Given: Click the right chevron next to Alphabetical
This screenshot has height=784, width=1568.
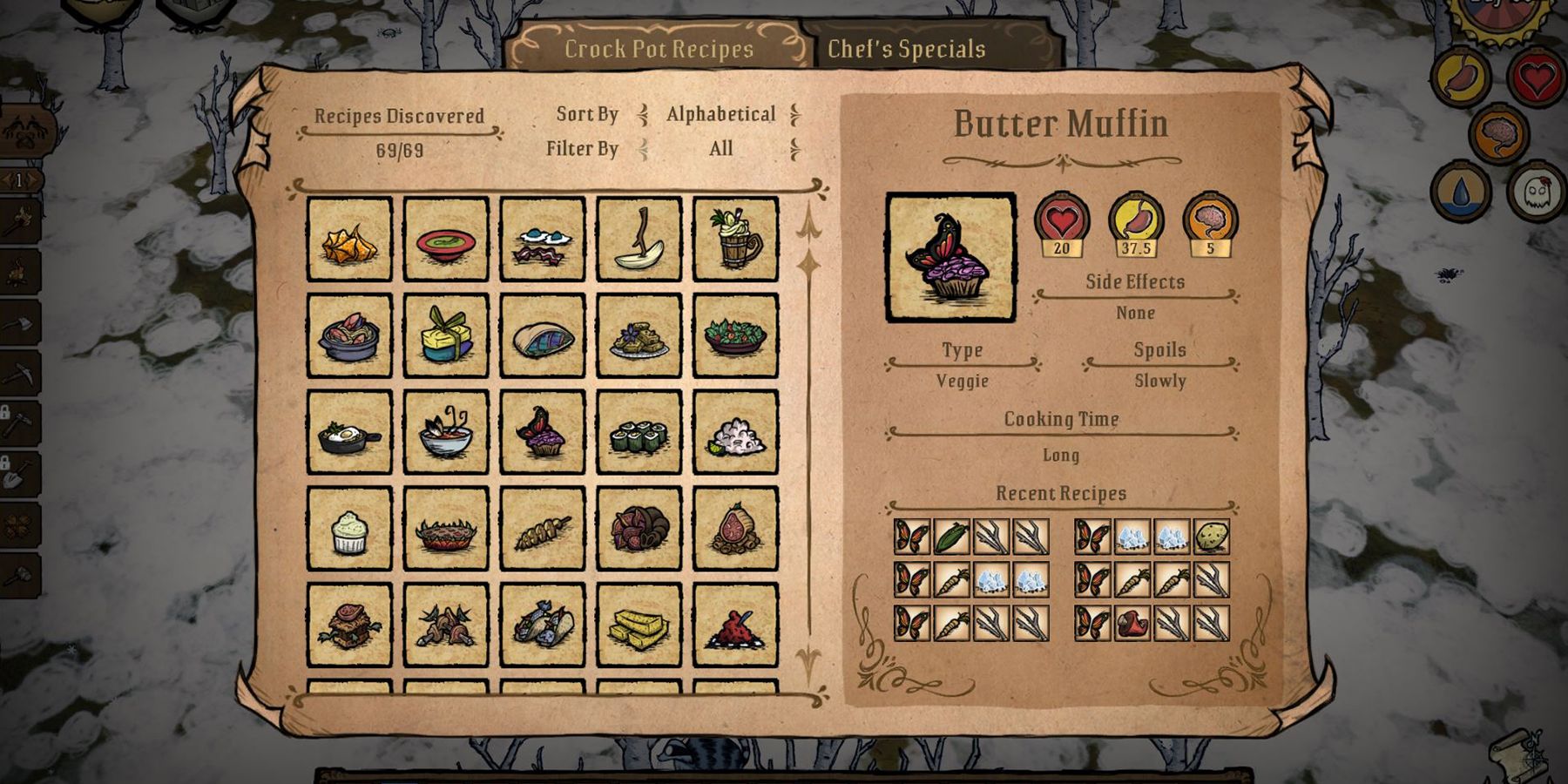Looking at the screenshot, I should click(798, 114).
